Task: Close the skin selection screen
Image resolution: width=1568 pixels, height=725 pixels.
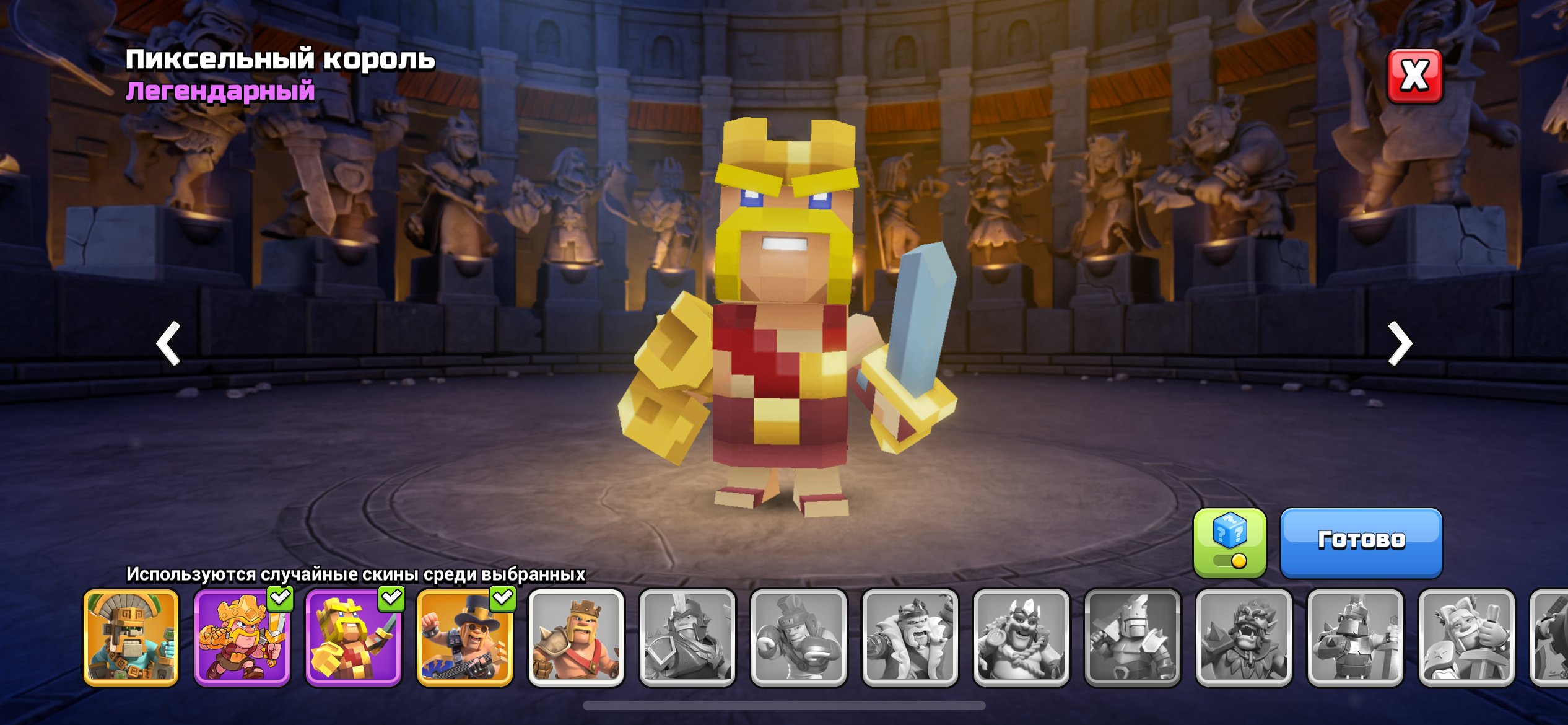Action: [1414, 76]
